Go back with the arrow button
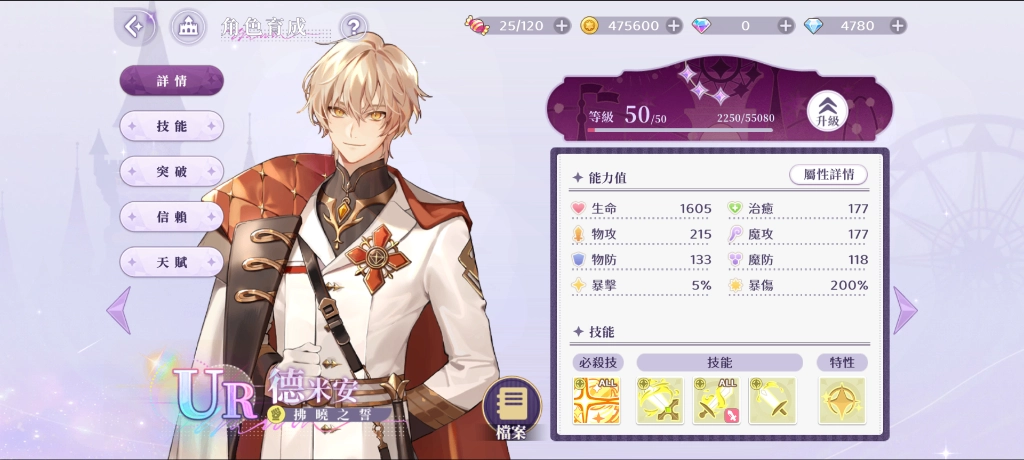This screenshot has height=460, width=1024. click(x=133, y=26)
